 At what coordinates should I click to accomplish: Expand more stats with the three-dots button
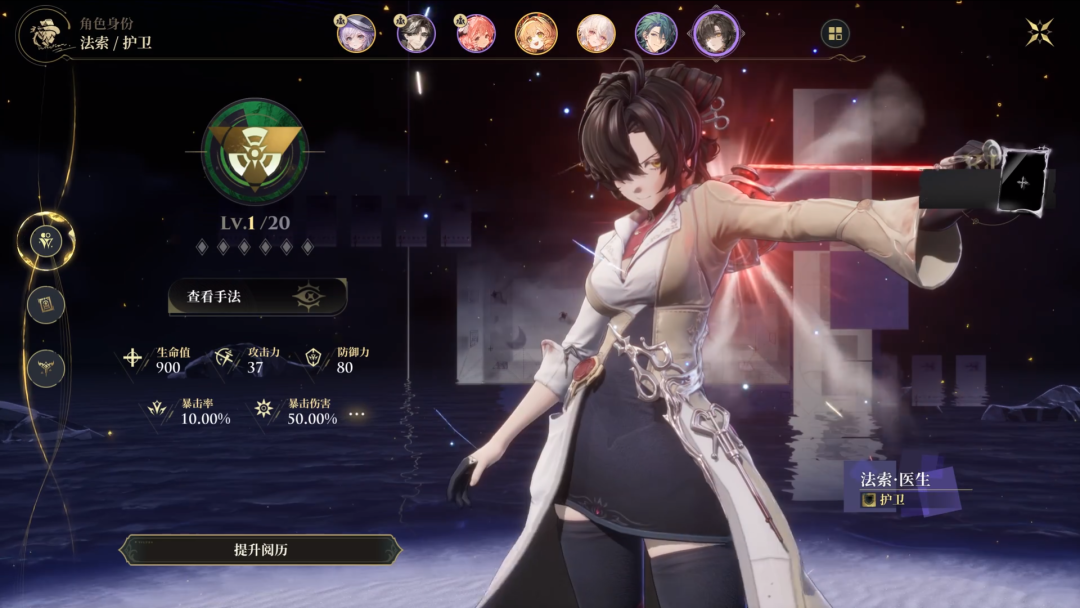(x=357, y=414)
